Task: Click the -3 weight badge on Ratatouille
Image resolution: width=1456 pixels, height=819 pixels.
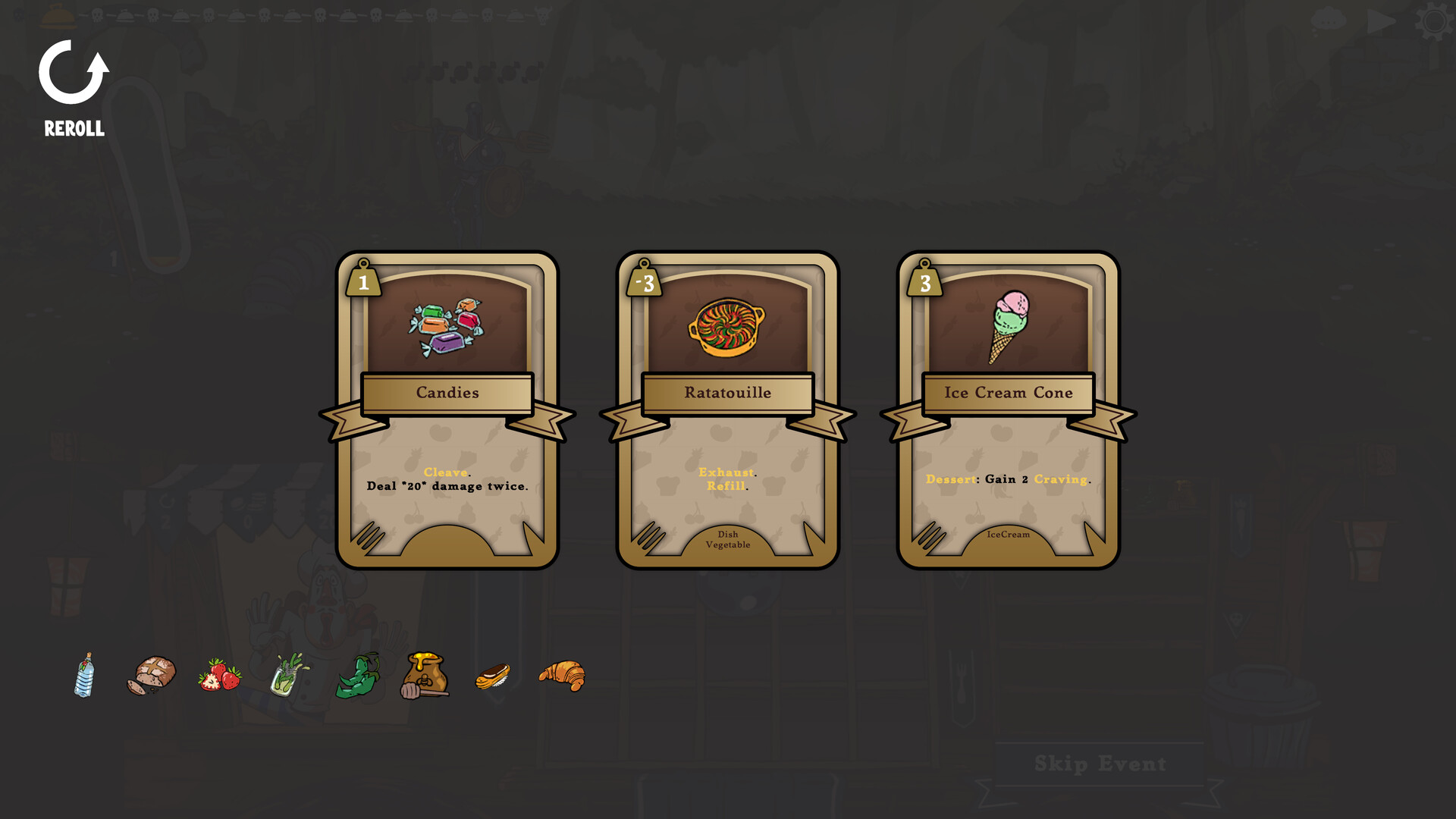Action: tap(643, 282)
